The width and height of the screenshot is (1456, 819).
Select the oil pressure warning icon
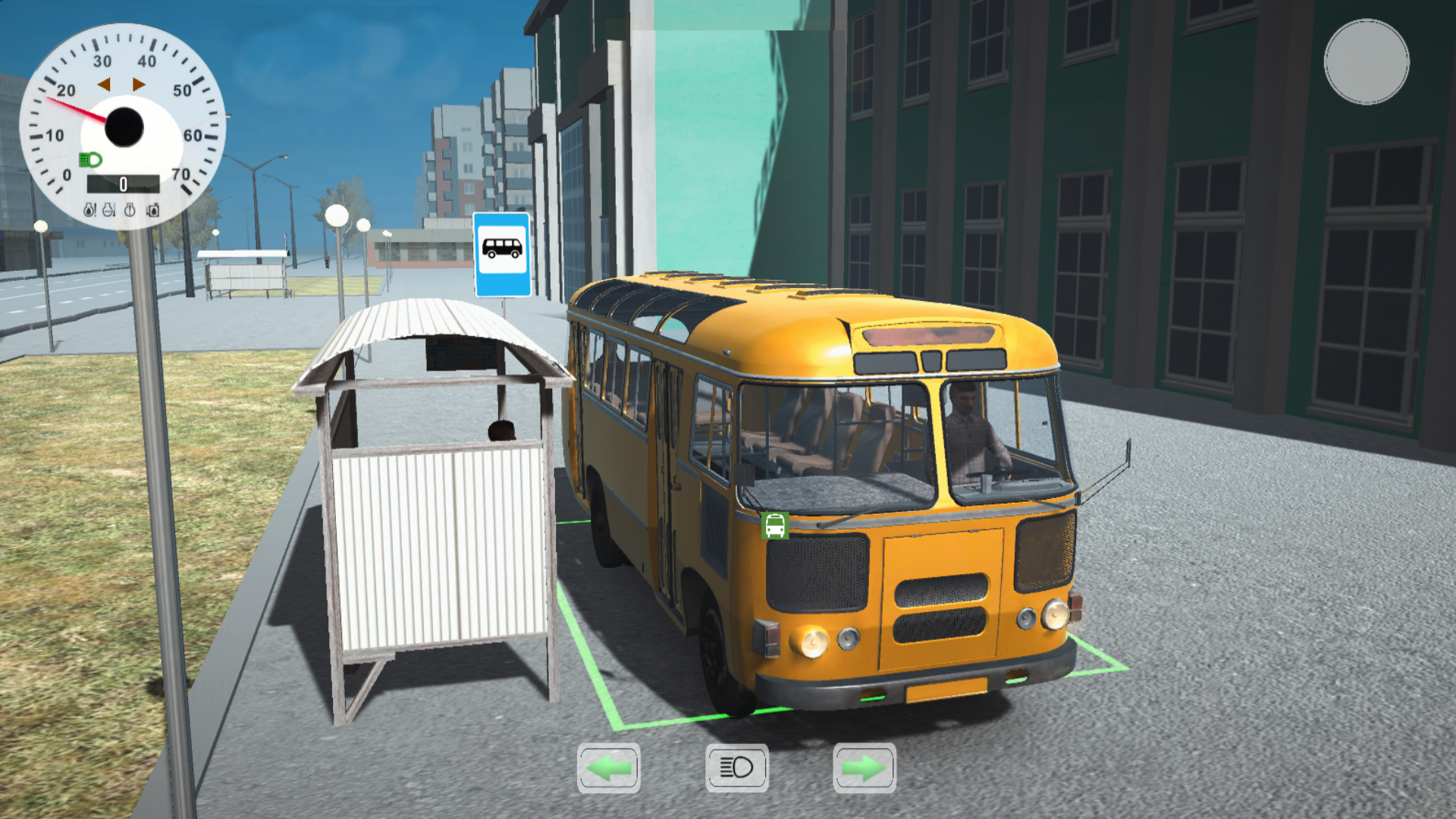click(x=89, y=211)
